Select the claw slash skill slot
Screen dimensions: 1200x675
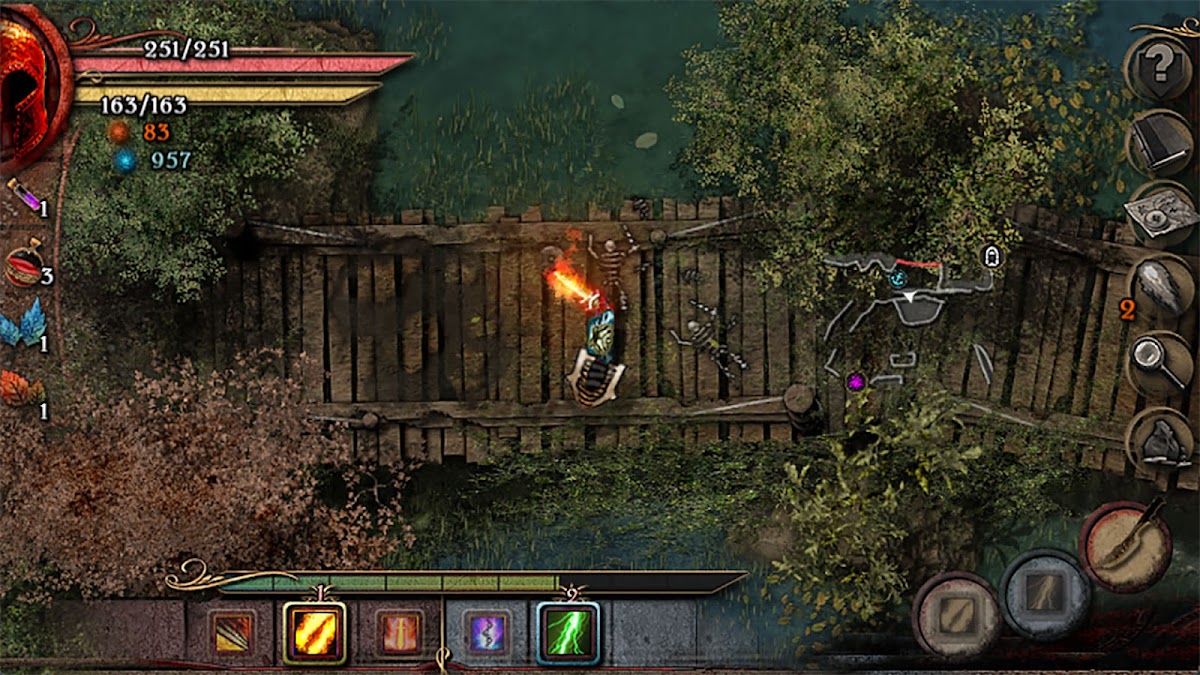click(x=234, y=632)
